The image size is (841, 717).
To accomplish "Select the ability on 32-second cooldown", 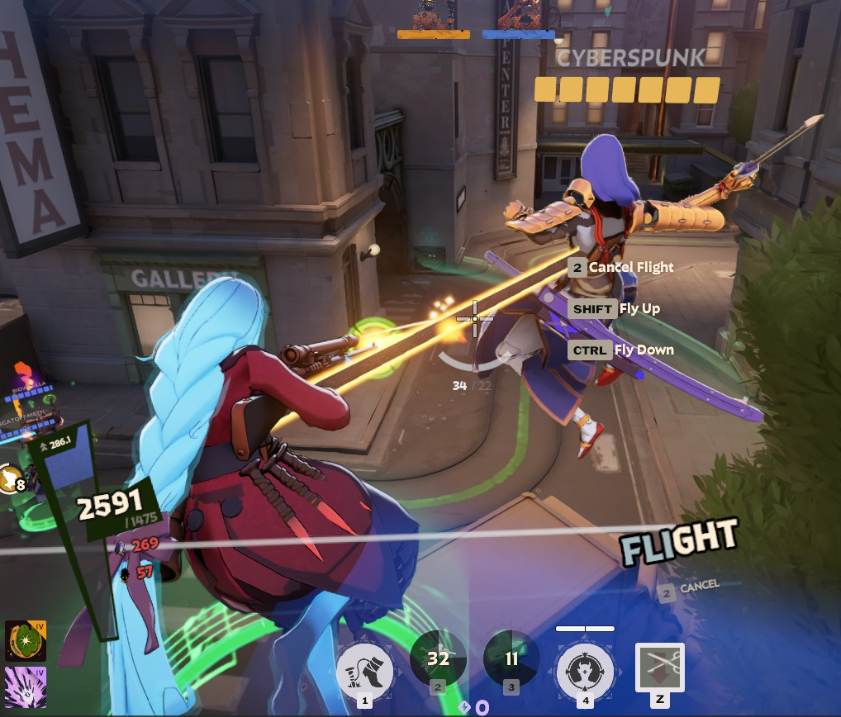I will coord(438,660).
